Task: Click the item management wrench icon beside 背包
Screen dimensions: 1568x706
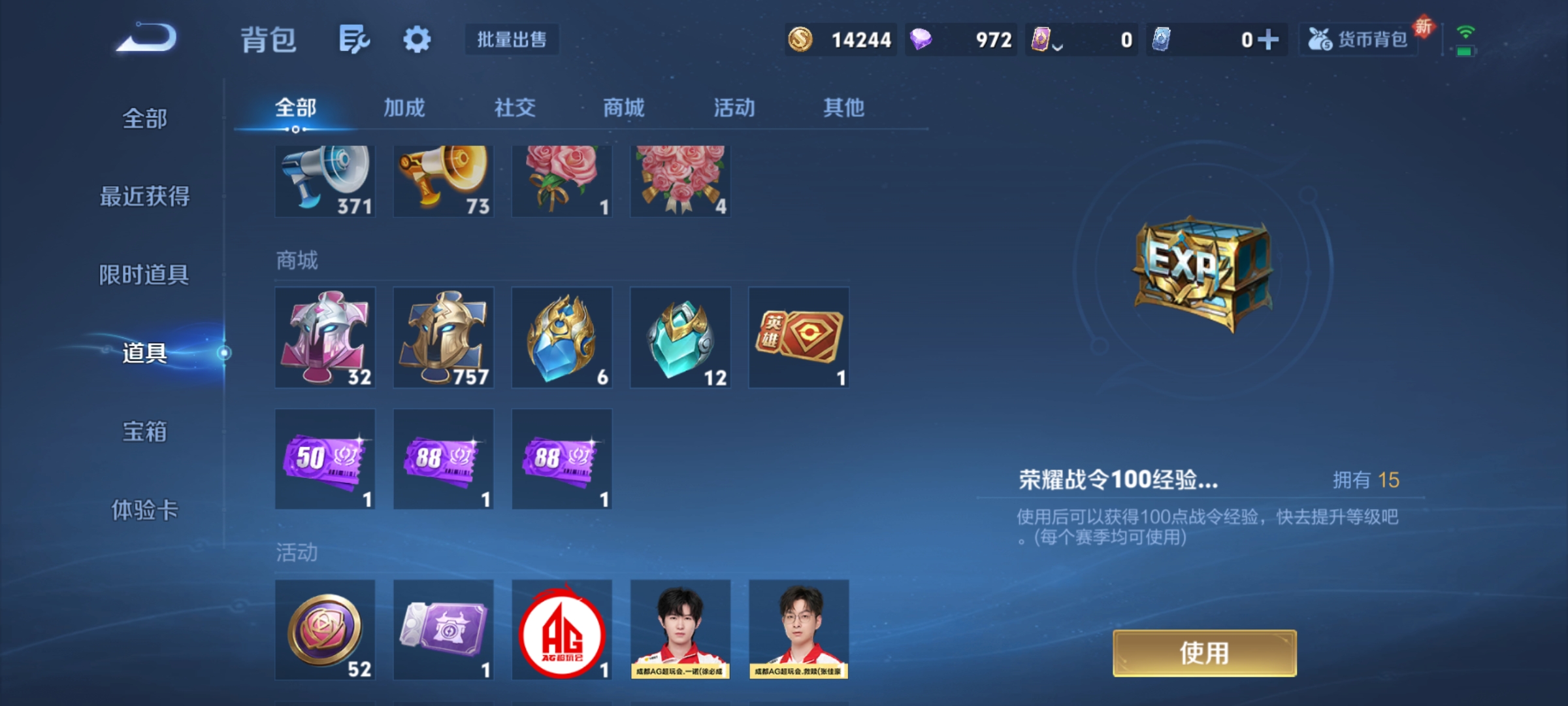Action: pos(355,39)
